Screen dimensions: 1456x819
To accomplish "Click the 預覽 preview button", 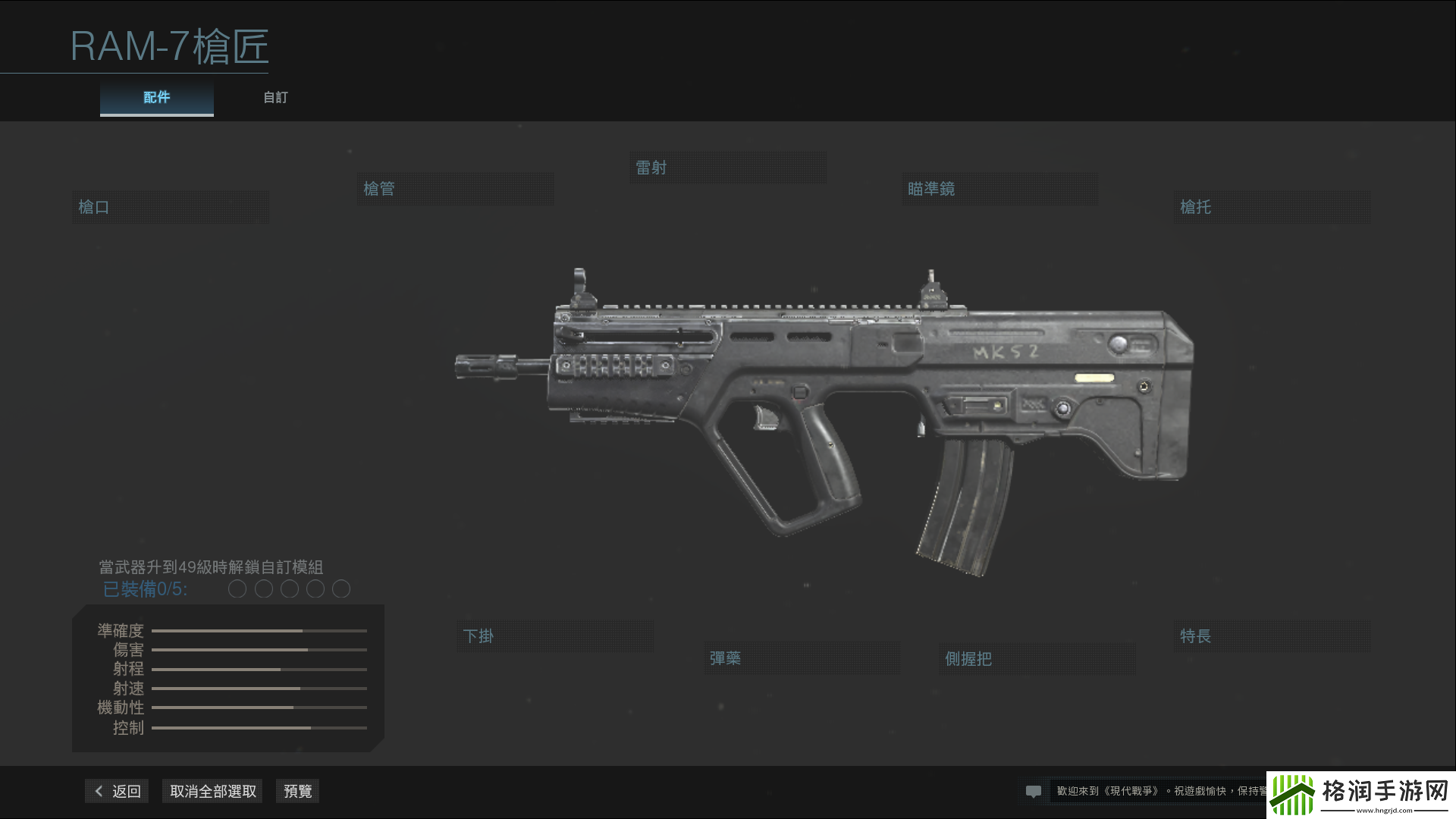I will [297, 790].
